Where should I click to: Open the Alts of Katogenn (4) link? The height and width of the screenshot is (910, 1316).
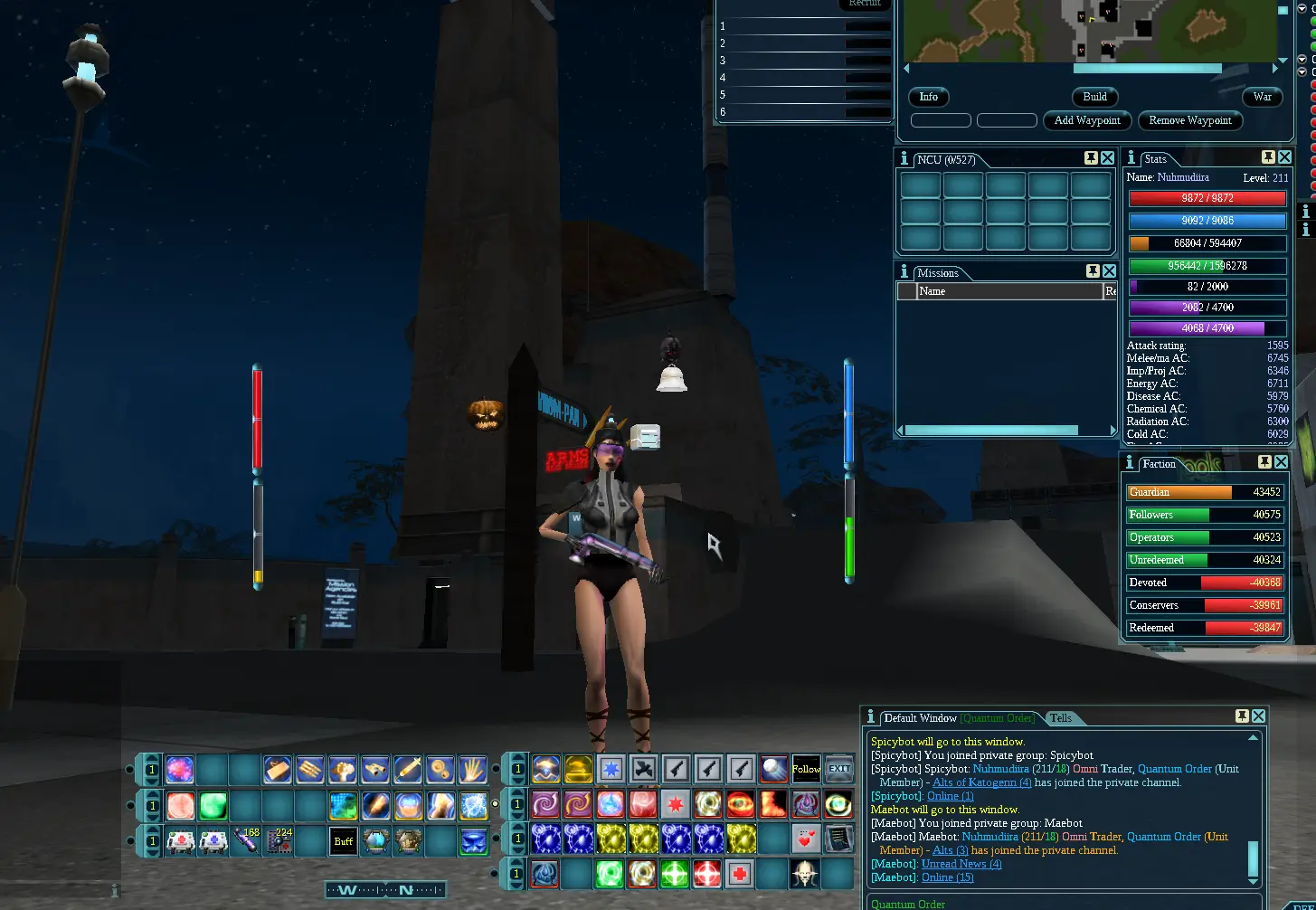click(981, 782)
